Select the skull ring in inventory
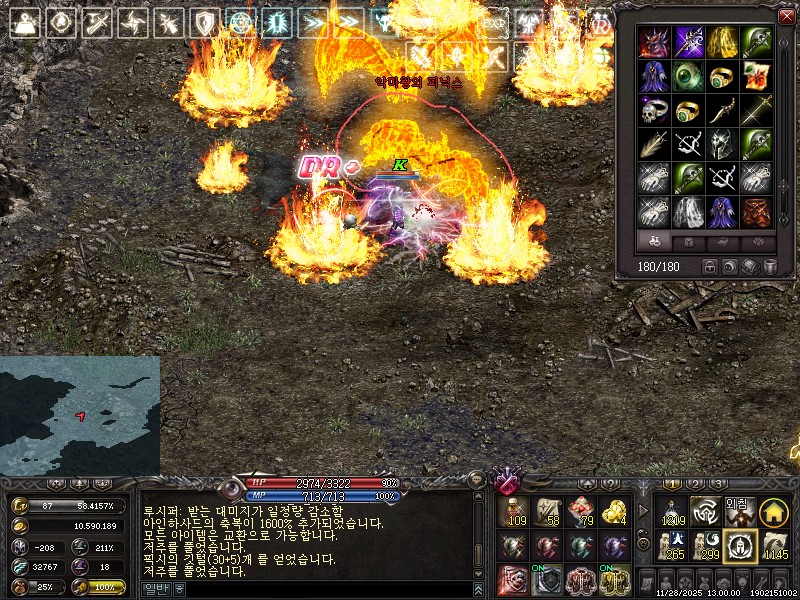The image size is (800, 600). (x=654, y=109)
